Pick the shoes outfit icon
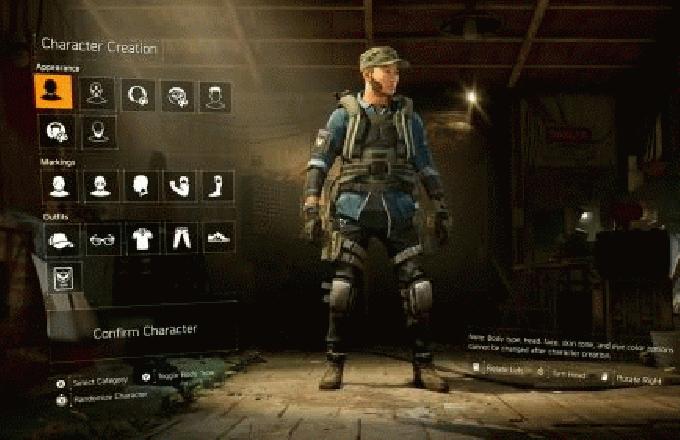The image size is (680, 440). point(218,238)
